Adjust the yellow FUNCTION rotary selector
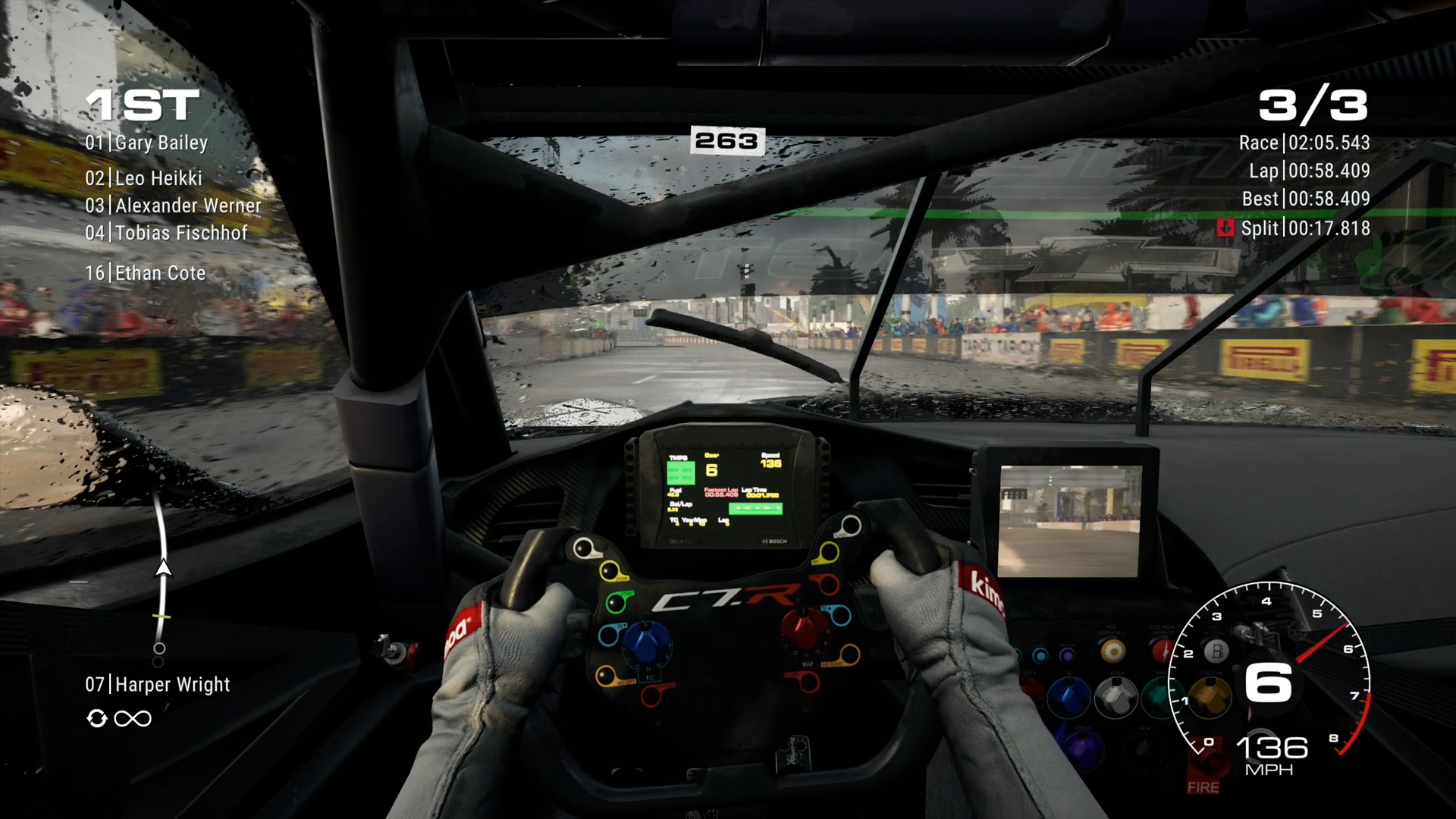Screen dimensions: 1456x819 tap(1210, 698)
